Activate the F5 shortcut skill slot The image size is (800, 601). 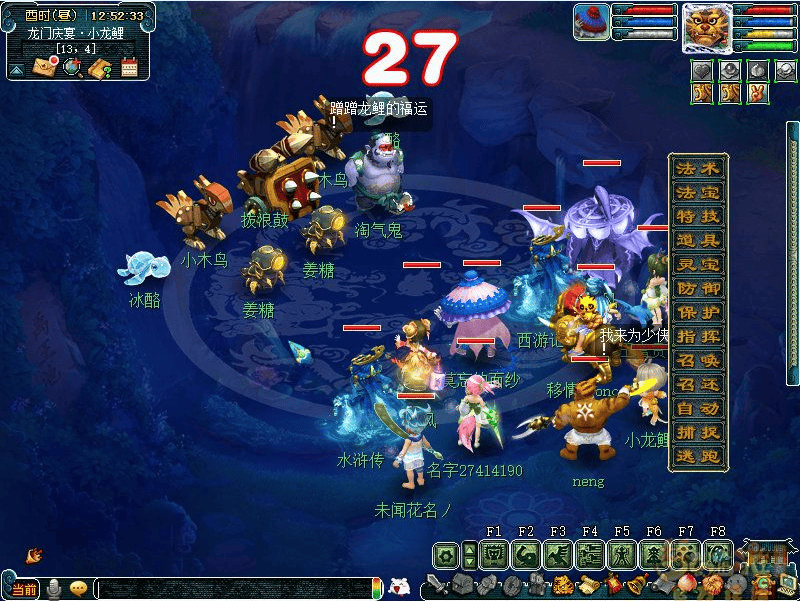[x=622, y=554]
